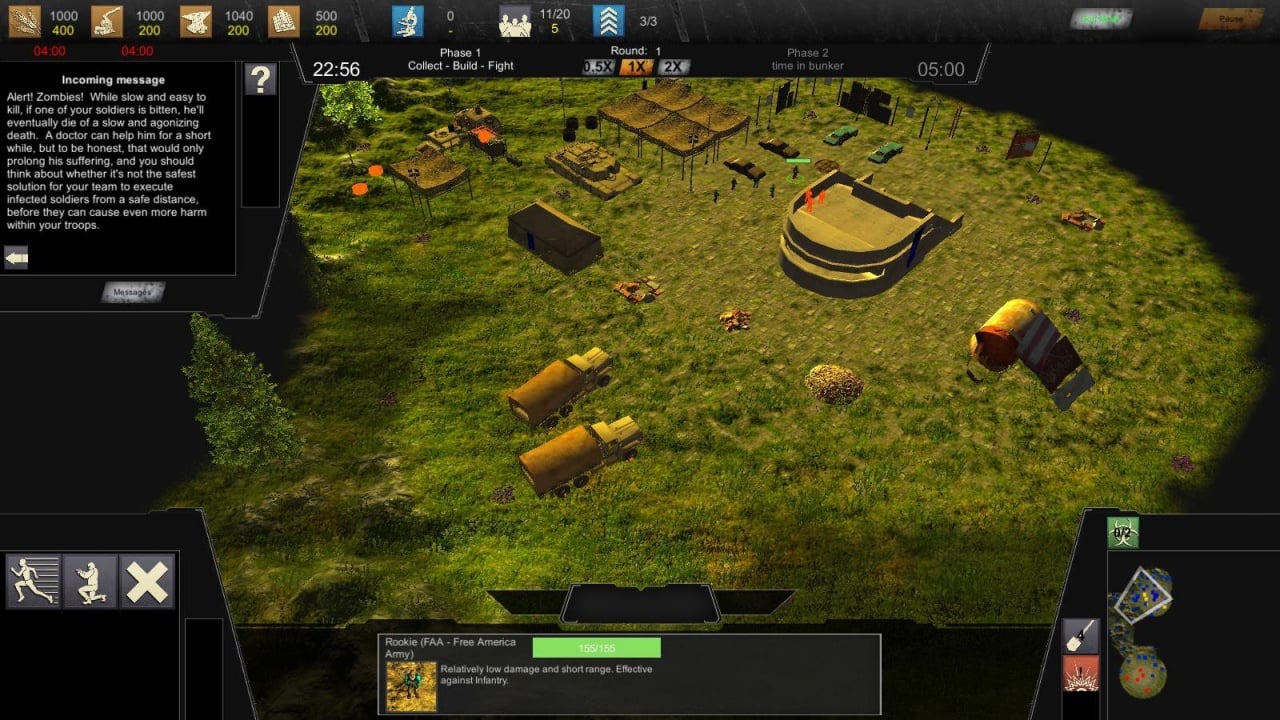This screenshot has height=720, width=1280.
Task: Pause the game with the Pause button
Action: [1231, 19]
